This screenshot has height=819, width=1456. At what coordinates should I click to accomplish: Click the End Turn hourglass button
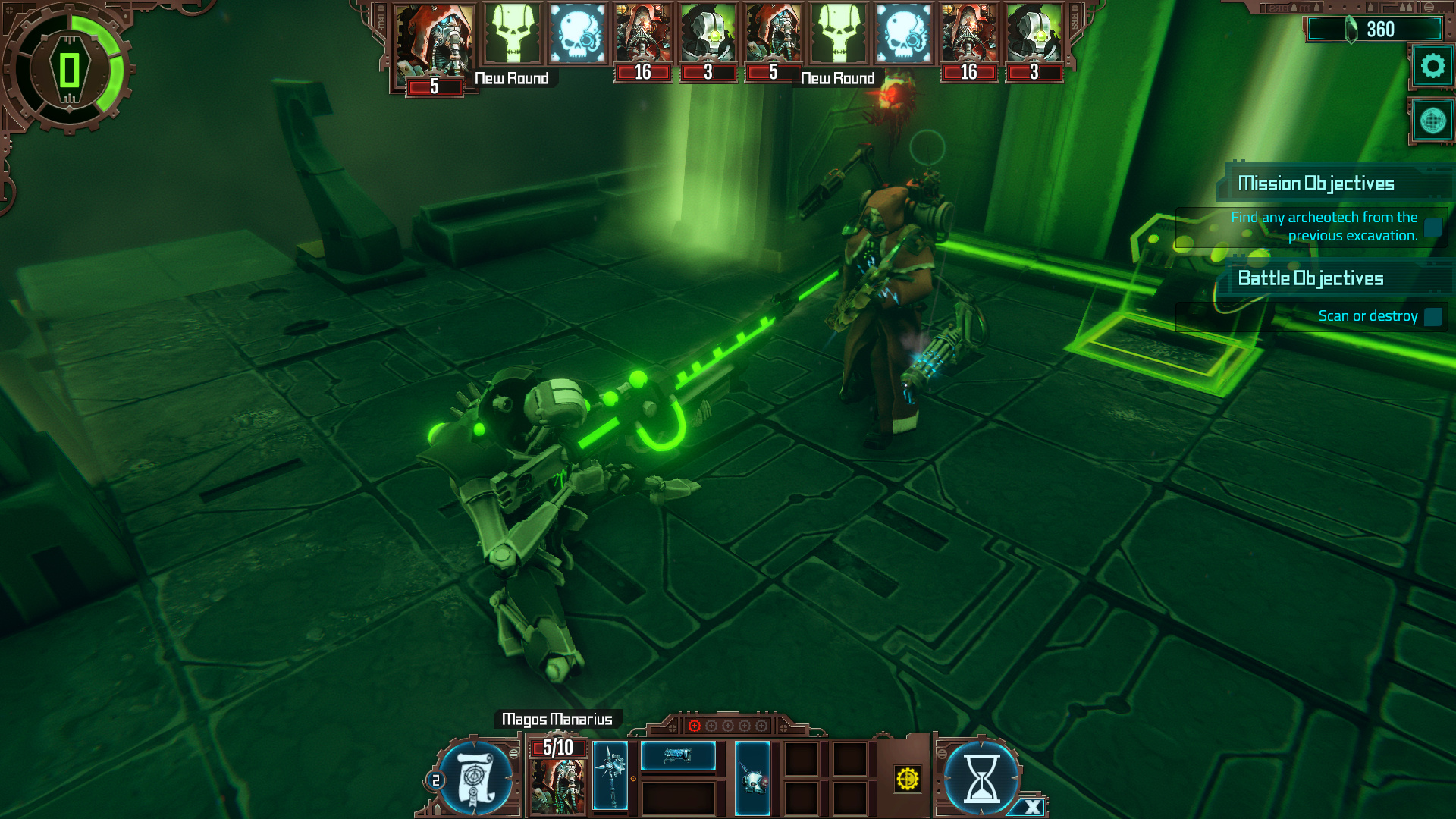pyautogui.click(x=981, y=778)
